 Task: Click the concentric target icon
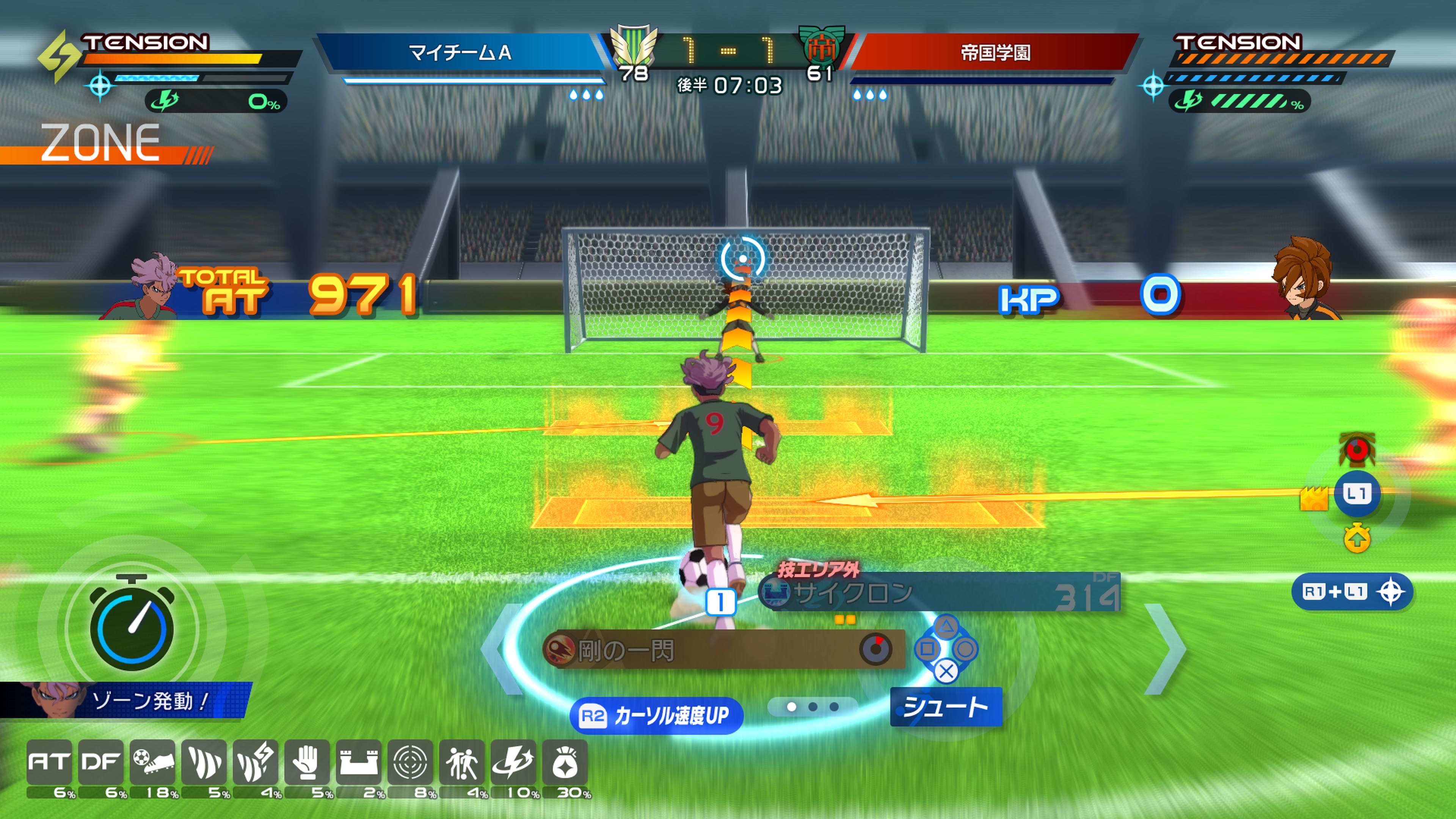pos(410,763)
